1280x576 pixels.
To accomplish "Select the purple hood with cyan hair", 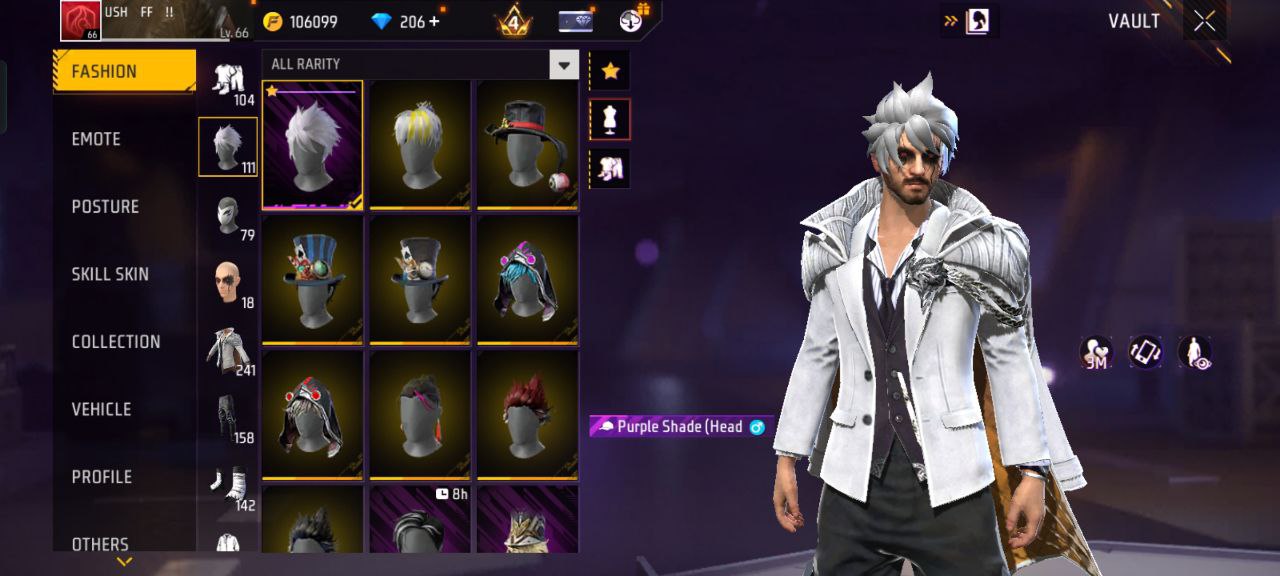I will point(527,279).
